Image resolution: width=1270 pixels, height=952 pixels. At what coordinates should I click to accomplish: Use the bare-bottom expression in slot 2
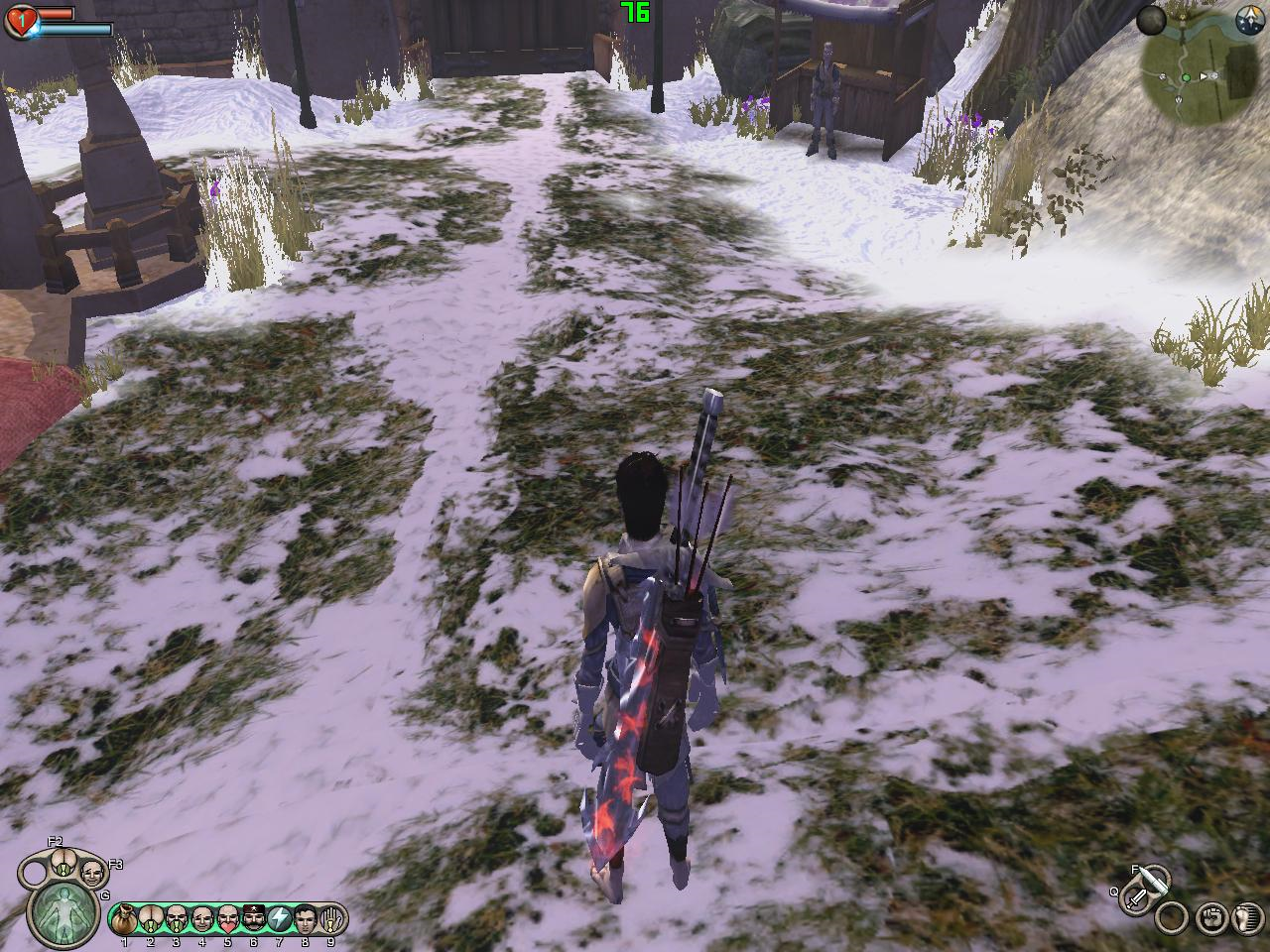pos(151,917)
